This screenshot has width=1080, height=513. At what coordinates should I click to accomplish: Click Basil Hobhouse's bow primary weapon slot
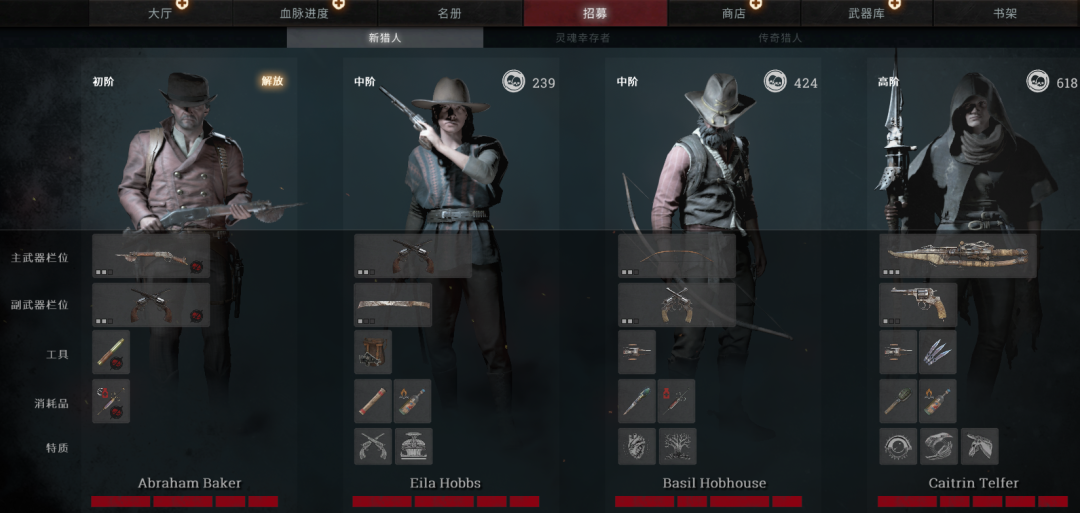[x=676, y=256]
